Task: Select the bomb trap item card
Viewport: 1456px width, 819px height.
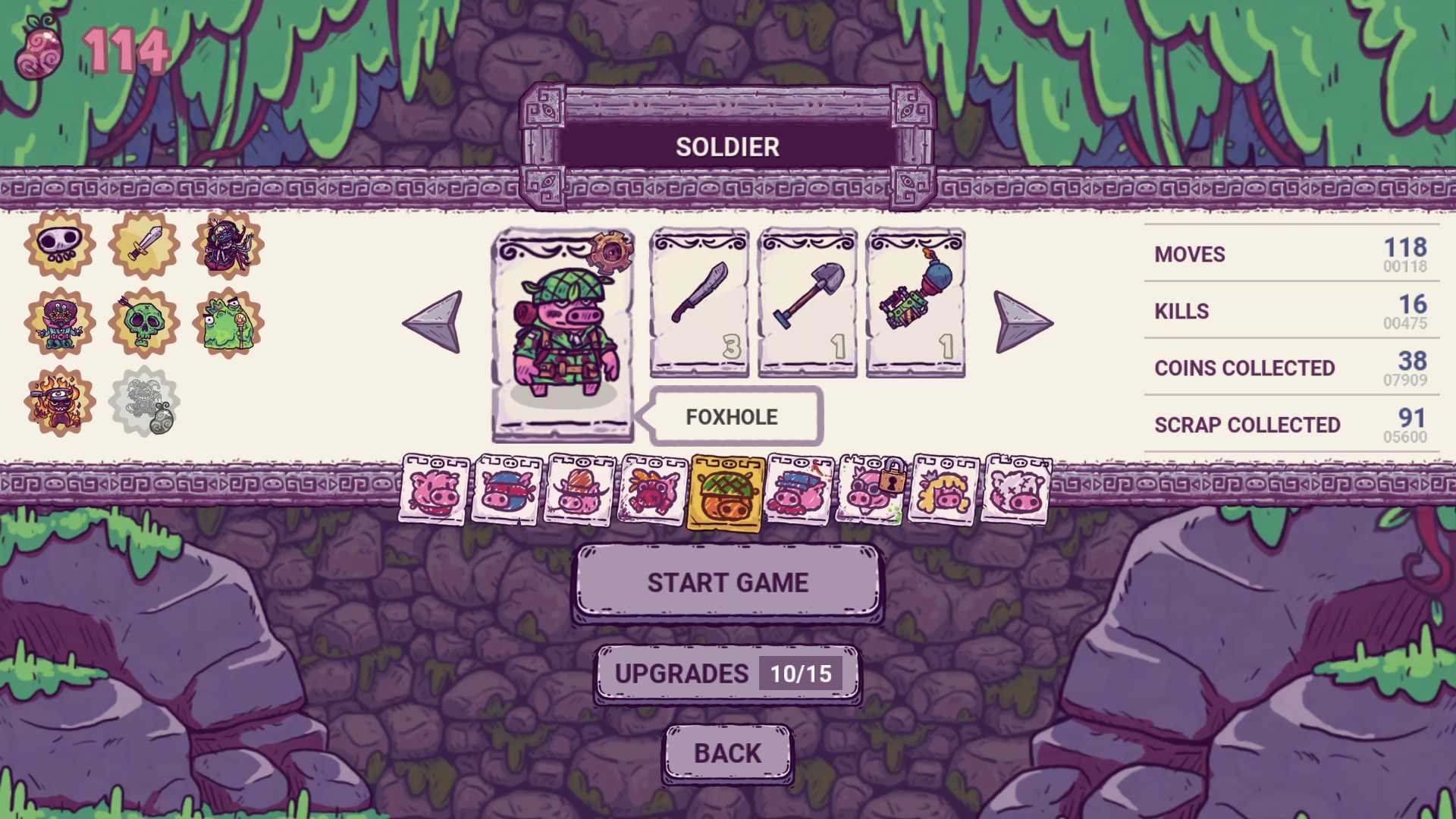Action: coord(915,302)
